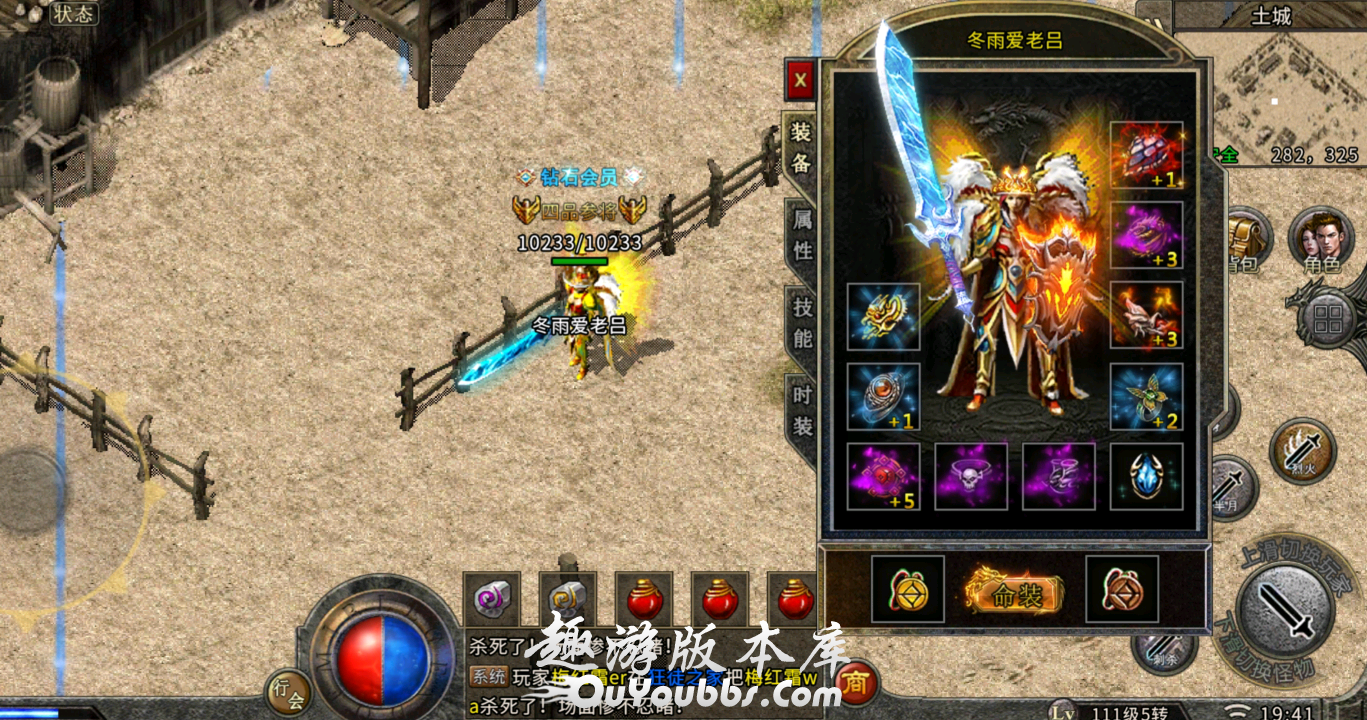
Task: Open the 角色 character button
Action: pyautogui.click(x=1320, y=242)
